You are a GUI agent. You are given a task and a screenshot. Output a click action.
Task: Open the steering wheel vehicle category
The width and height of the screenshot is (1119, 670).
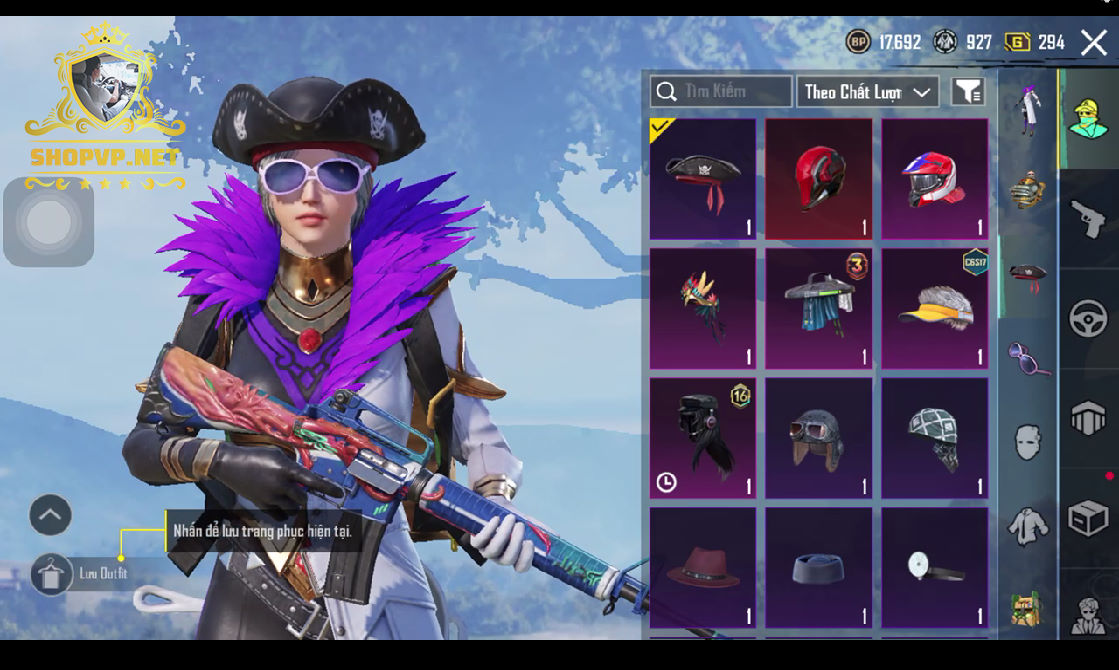(x=1088, y=319)
